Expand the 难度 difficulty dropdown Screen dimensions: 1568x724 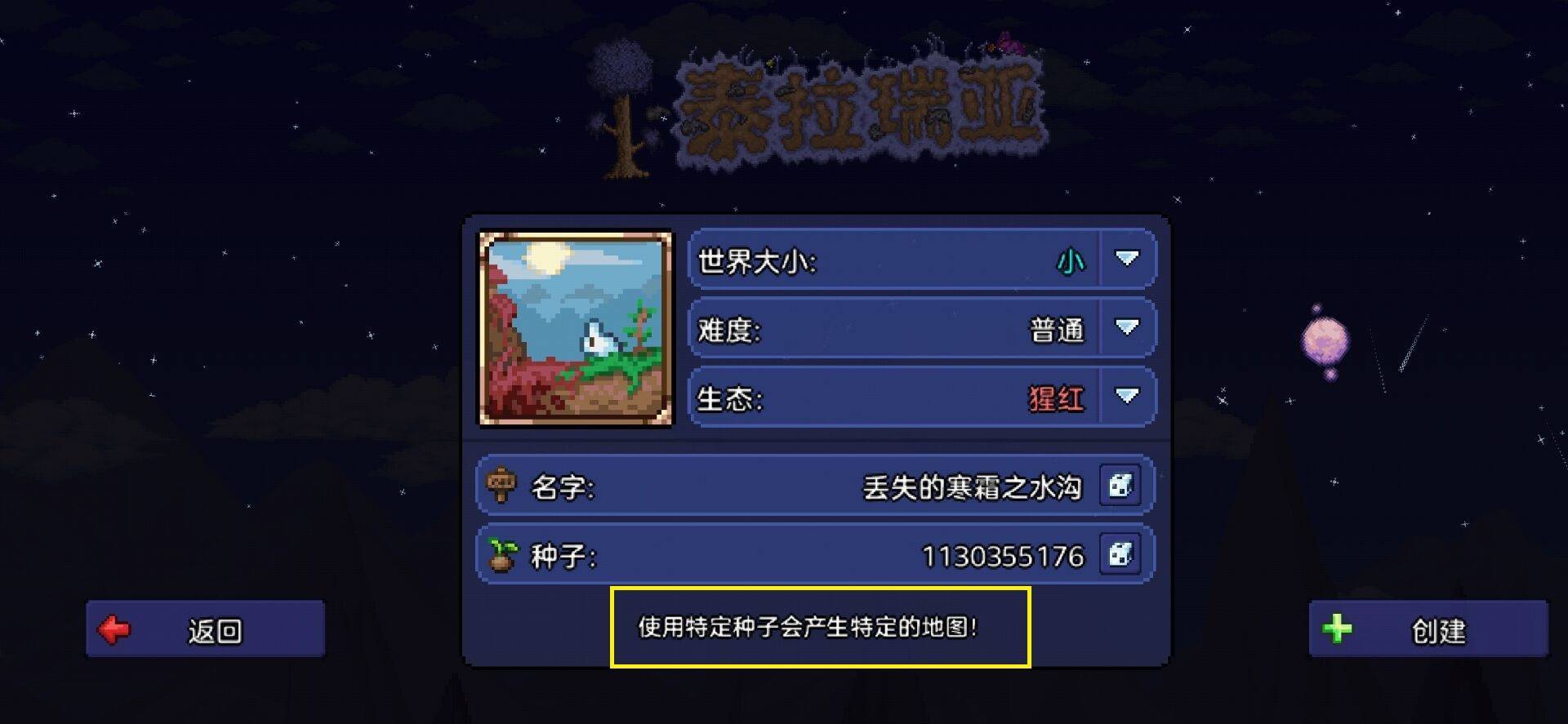tap(1125, 328)
